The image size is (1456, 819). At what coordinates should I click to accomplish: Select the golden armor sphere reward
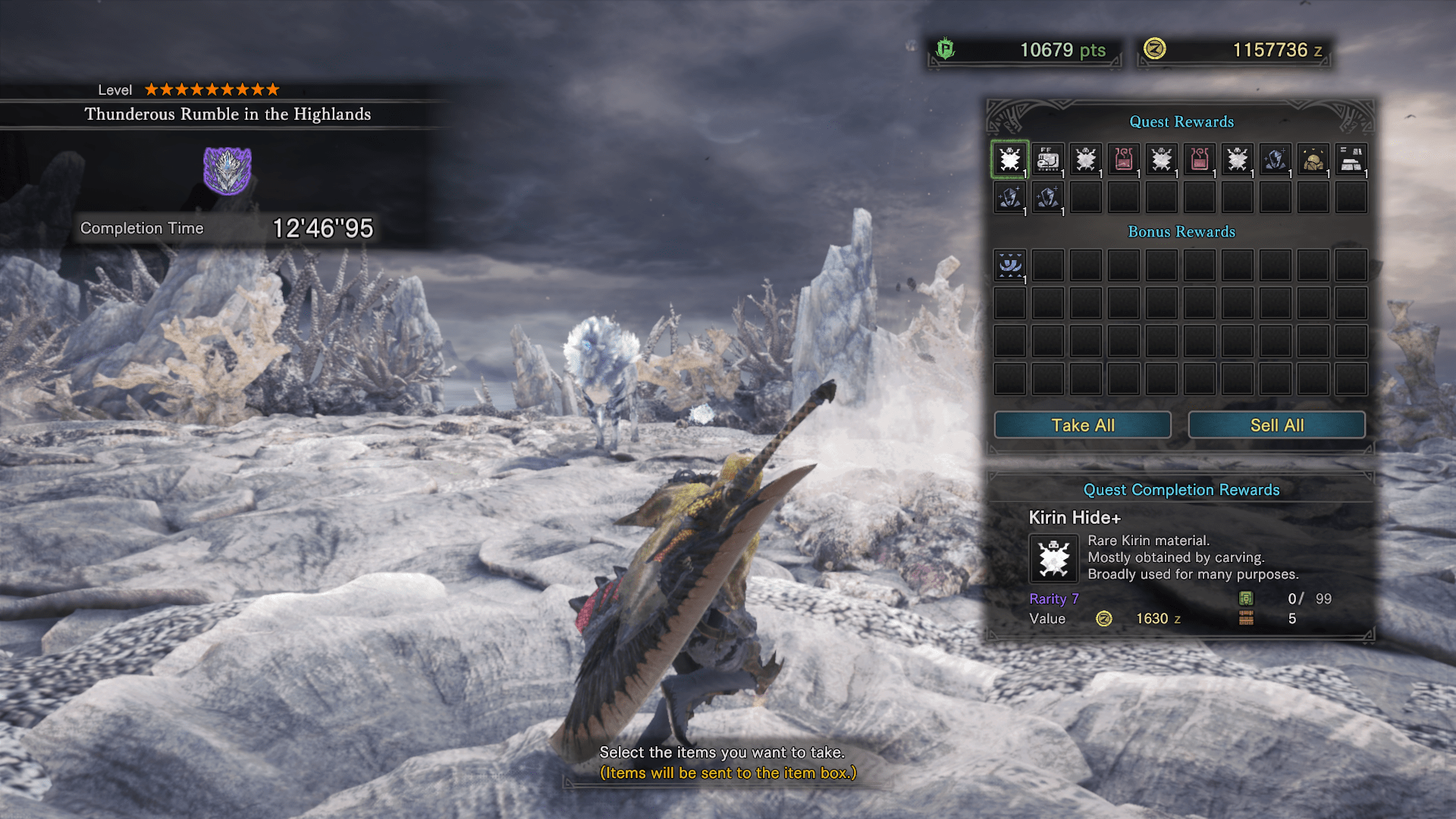click(x=1313, y=159)
